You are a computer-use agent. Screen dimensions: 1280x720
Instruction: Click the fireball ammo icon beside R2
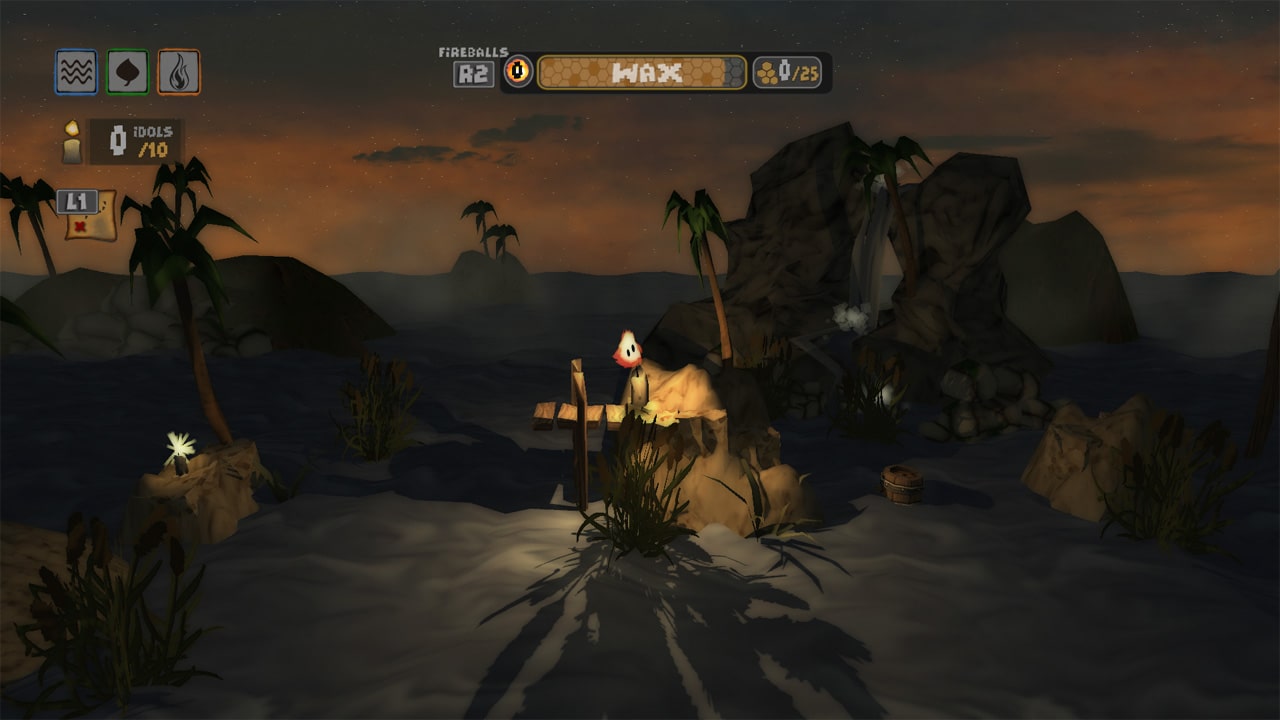[518, 70]
